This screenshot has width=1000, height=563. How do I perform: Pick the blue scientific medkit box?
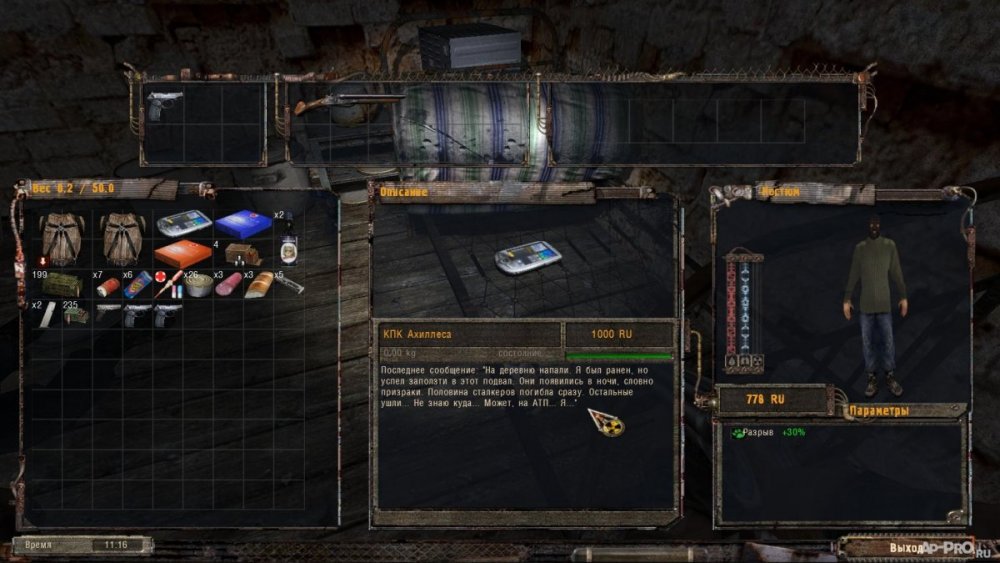pyautogui.click(x=243, y=223)
